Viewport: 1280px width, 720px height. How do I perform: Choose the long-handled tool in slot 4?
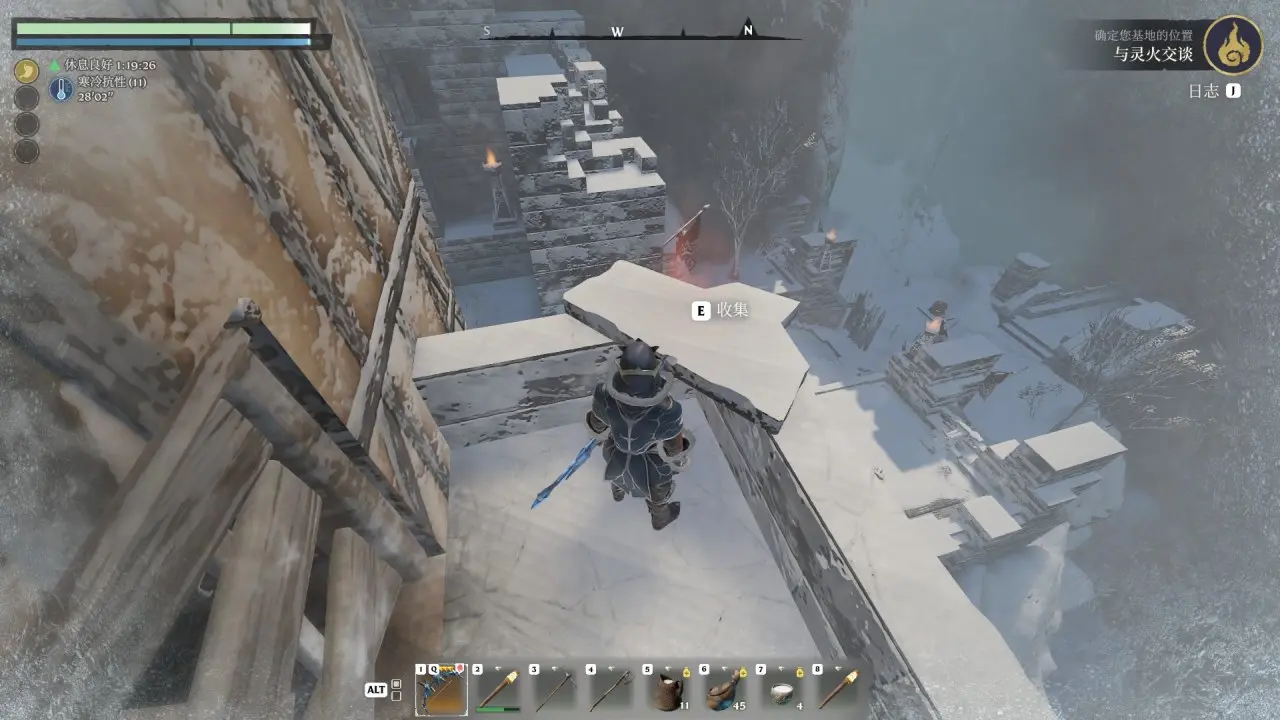pyautogui.click(x=612, y=689)
